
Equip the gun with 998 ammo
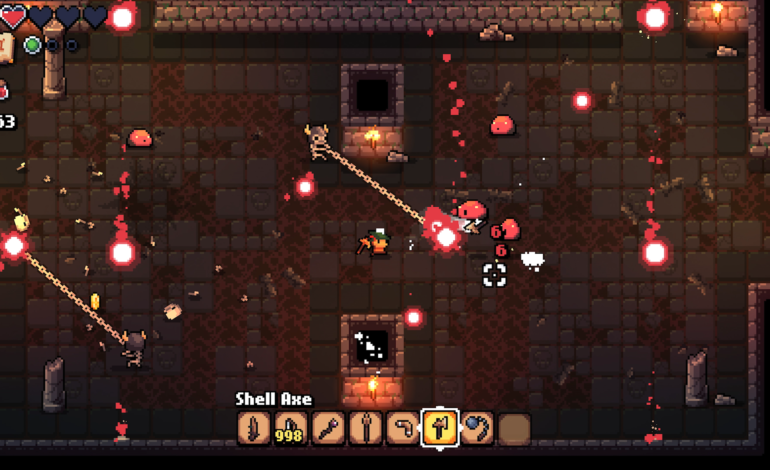291,428
